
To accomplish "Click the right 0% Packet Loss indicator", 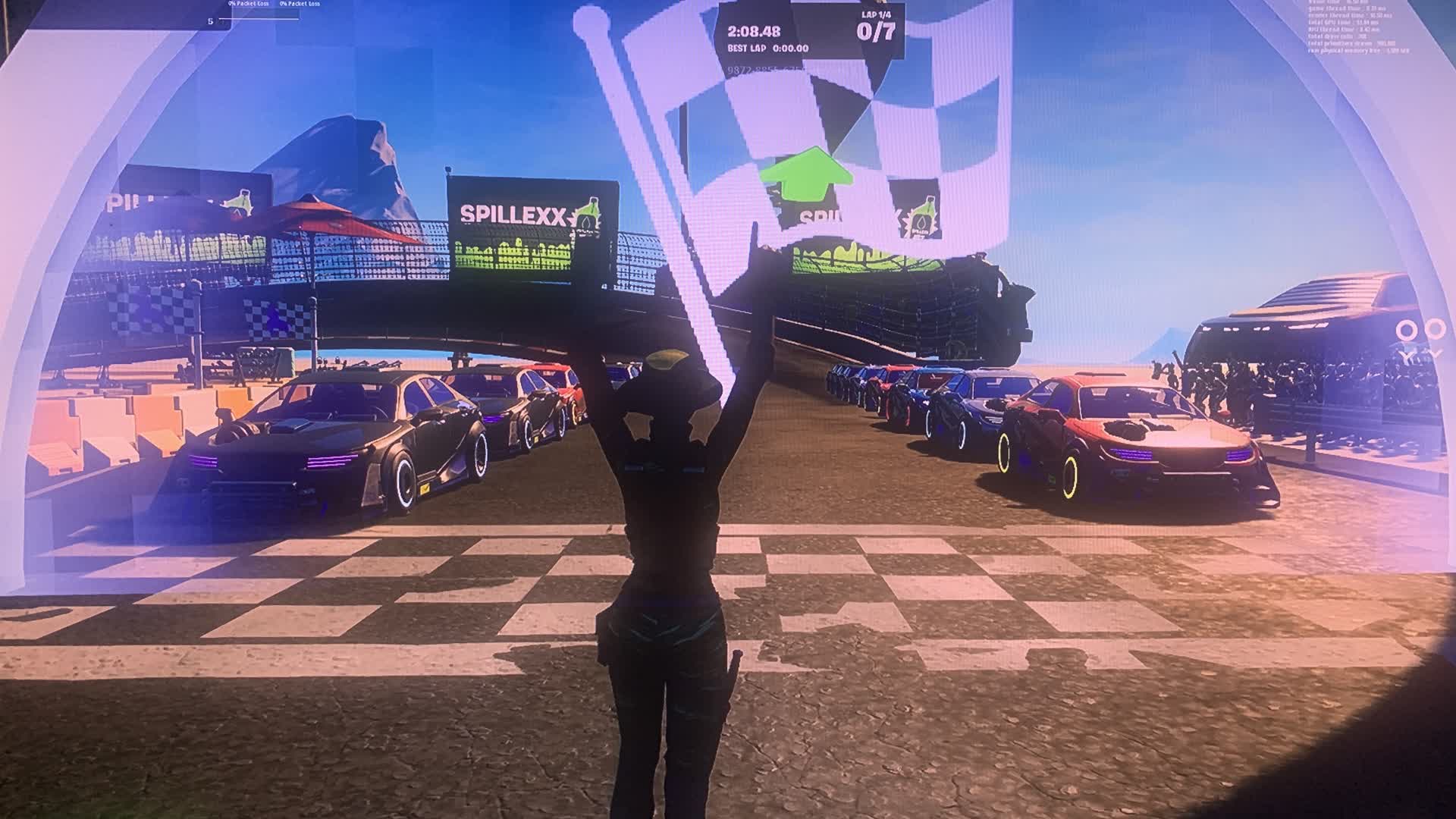I will point(300,3).
